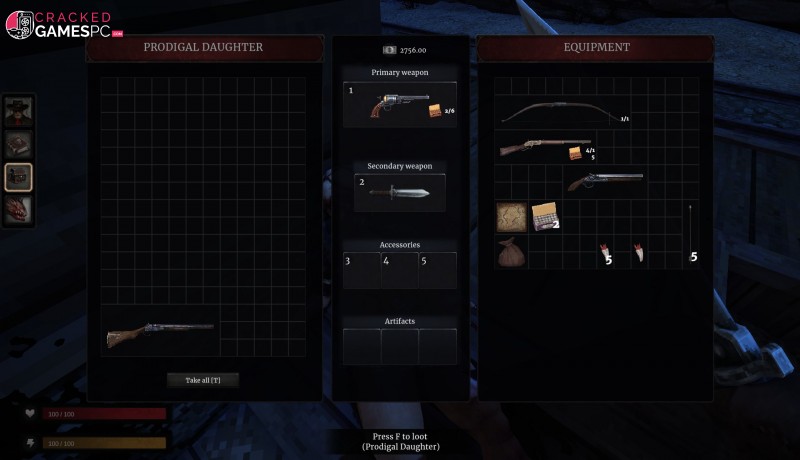The height and width of the screenshot is (460, 800).
Task: Select the bow in the Equipment grid
Action: click(x=557, y=113)
